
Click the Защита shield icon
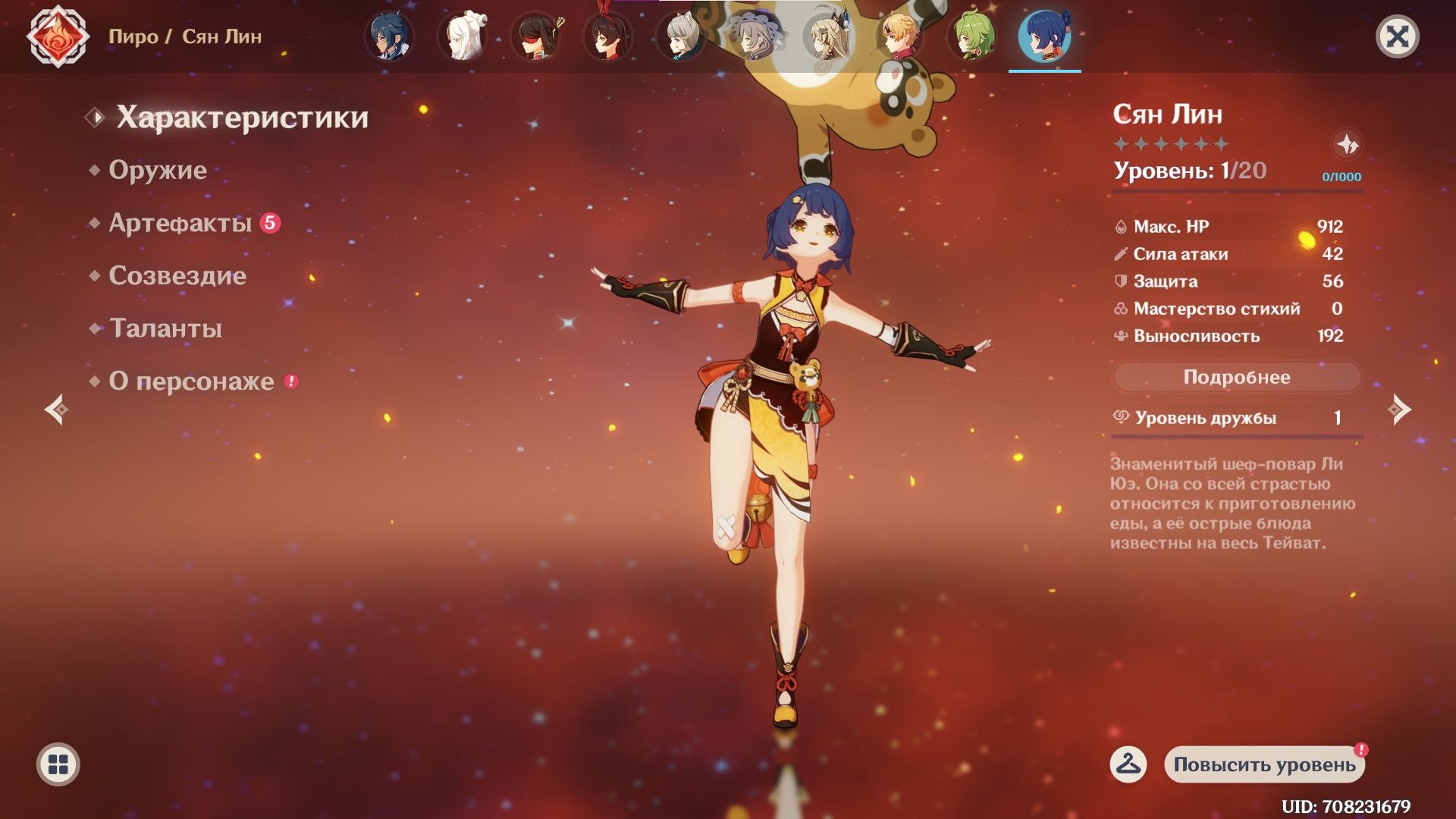pyautogui.click(x=1120, y=281)
